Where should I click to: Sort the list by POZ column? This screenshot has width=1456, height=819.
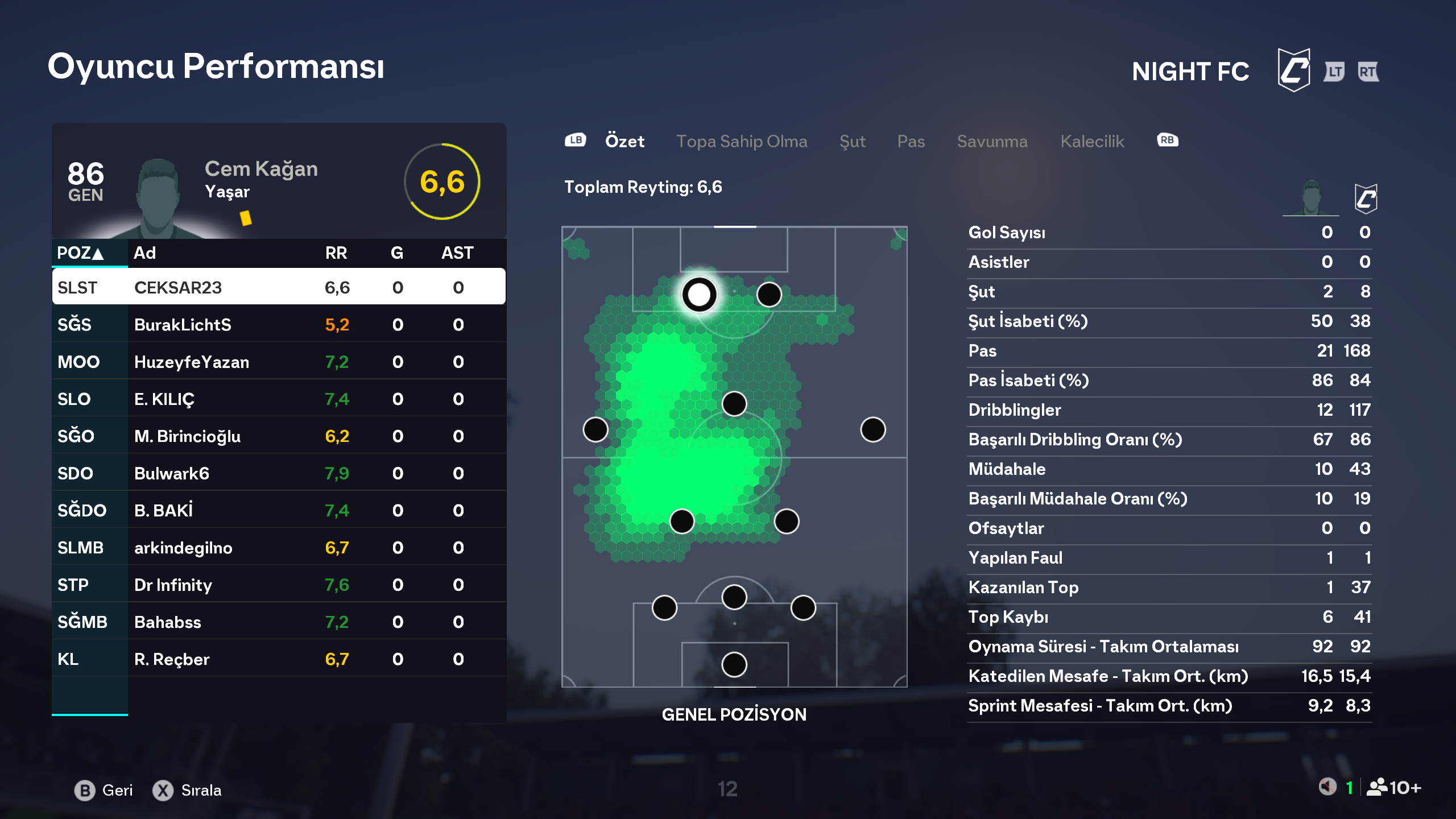pyautogui.click(x=80, y=253)
